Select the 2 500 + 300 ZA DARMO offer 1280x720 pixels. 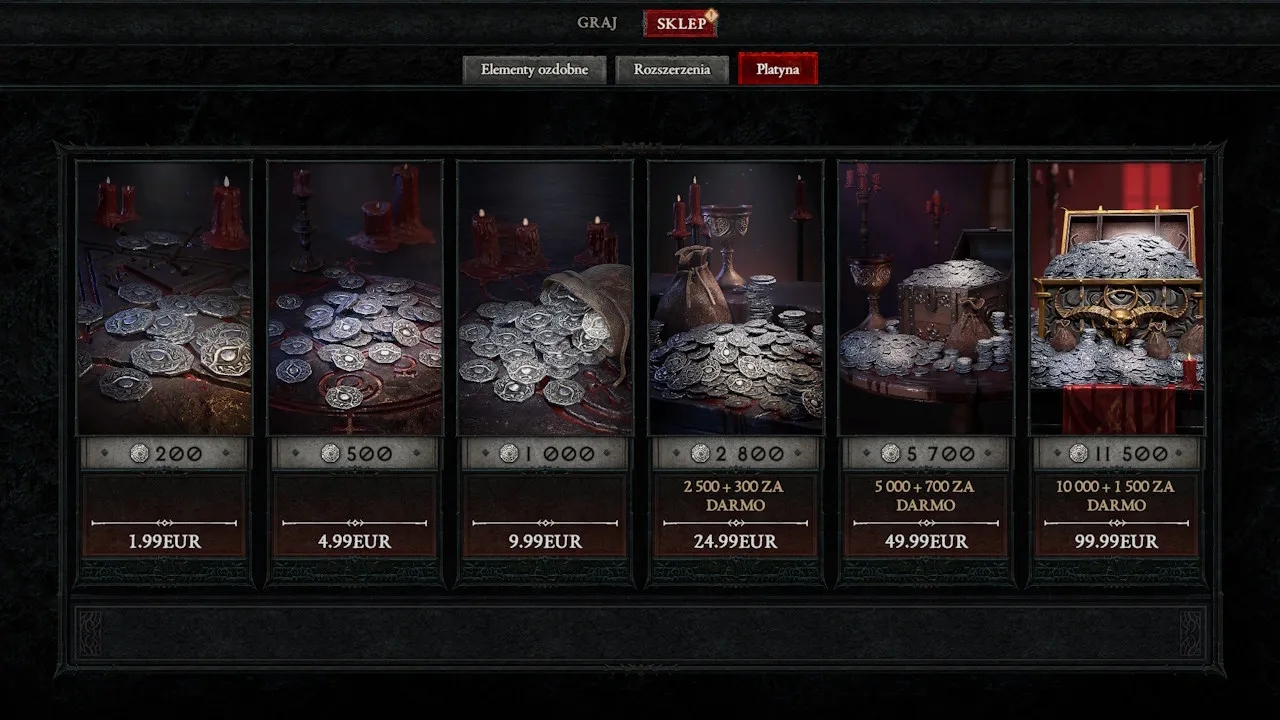[x=740, y=496]
